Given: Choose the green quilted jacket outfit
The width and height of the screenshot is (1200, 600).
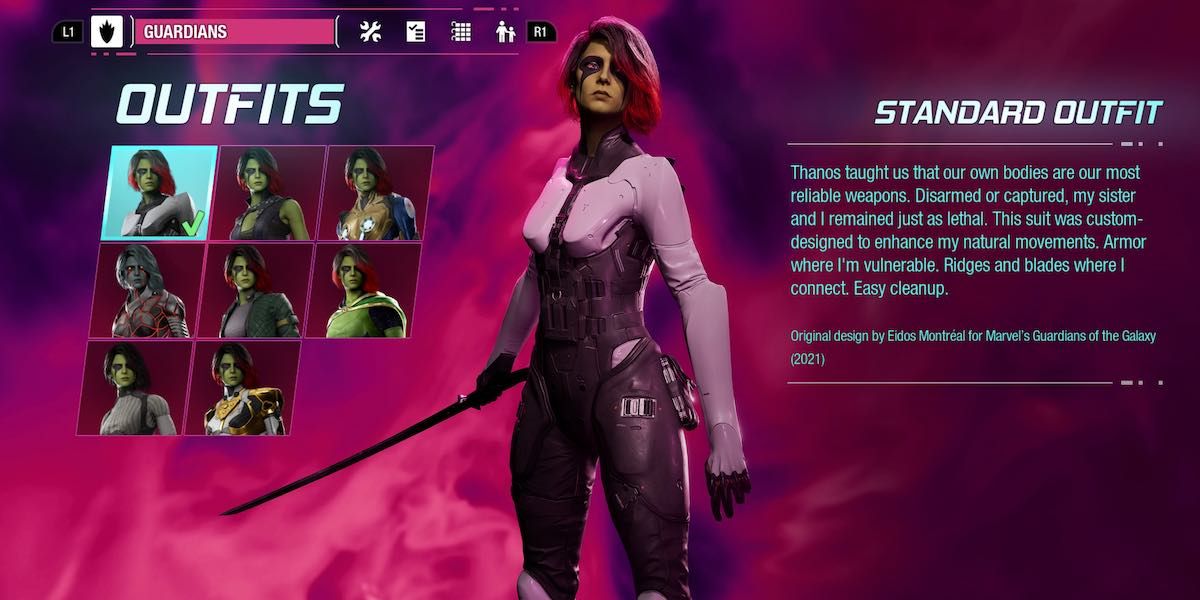Looking at the screenshot, I should (254, 290).
